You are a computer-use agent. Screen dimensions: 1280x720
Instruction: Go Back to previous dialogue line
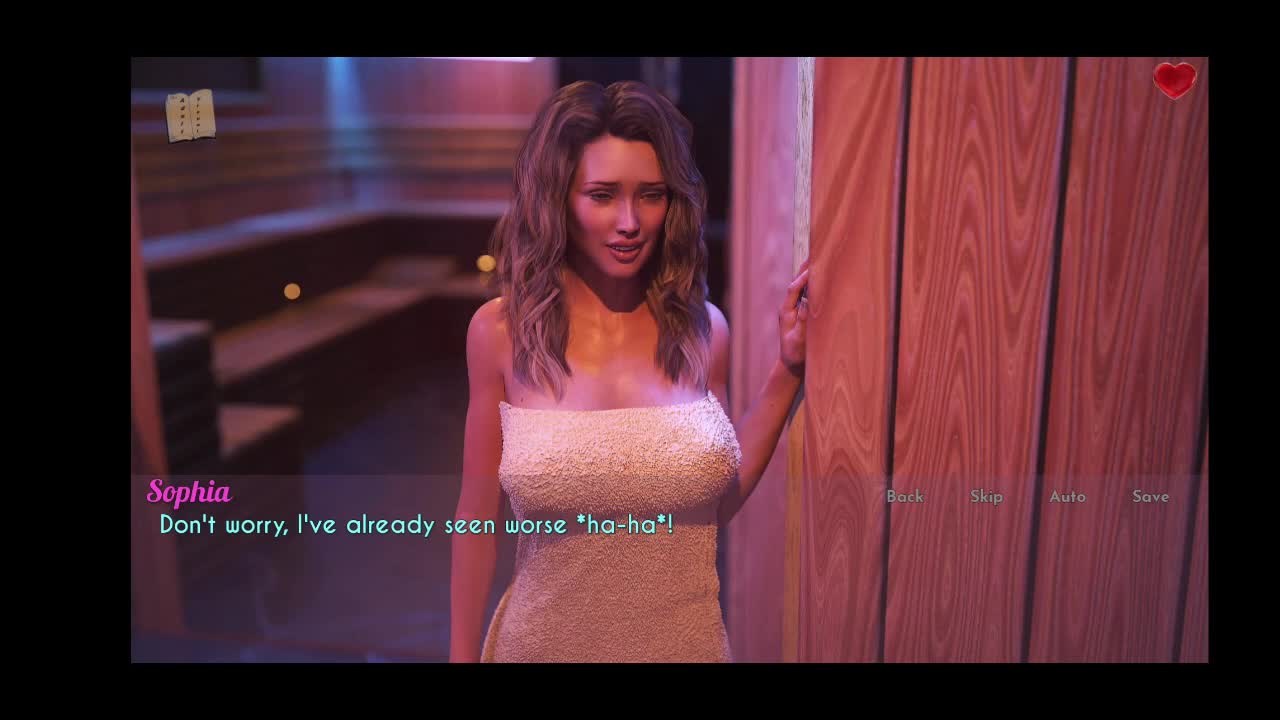[x=905, y=496]
